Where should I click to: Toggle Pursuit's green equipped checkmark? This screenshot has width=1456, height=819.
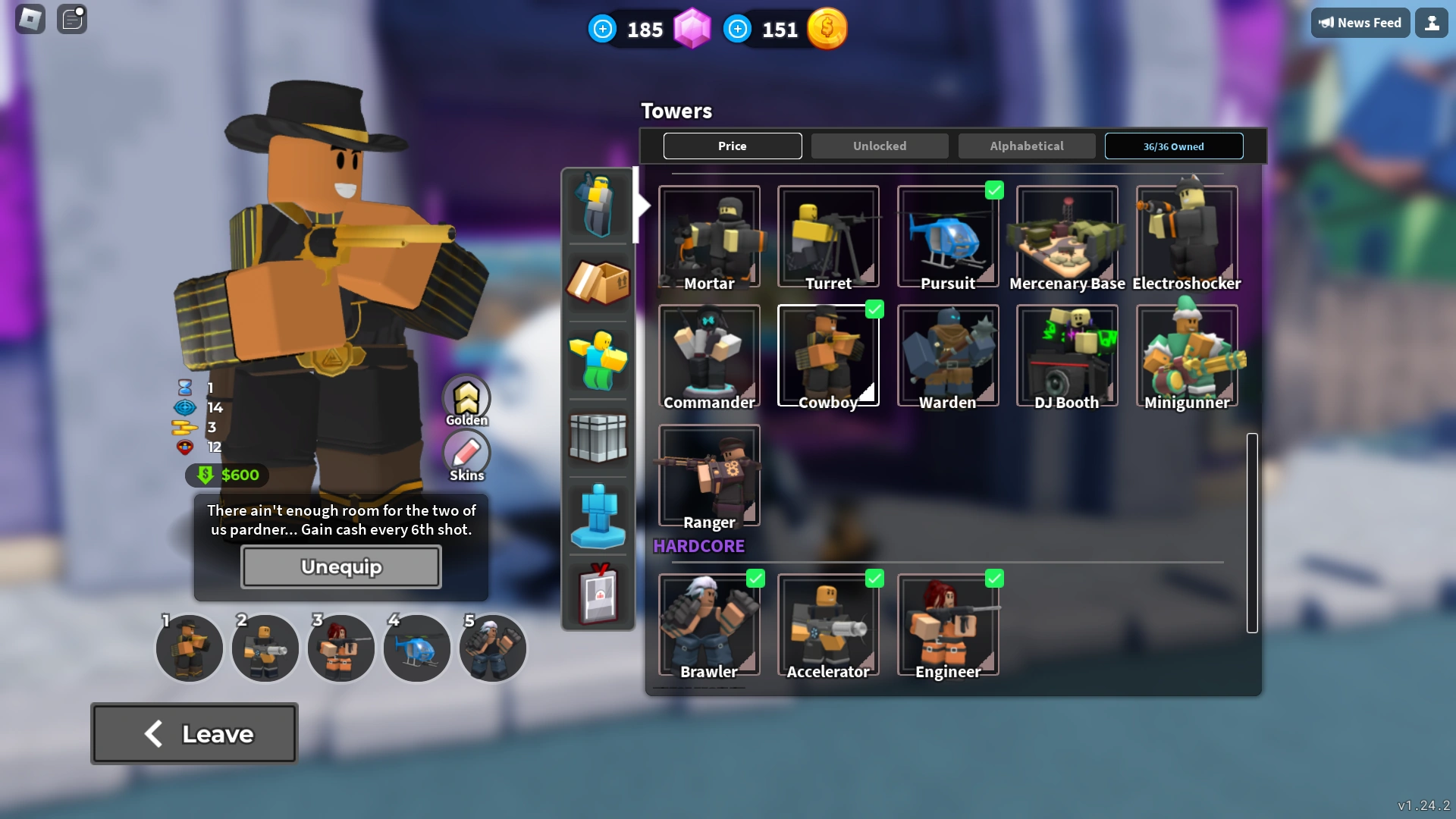995,190
